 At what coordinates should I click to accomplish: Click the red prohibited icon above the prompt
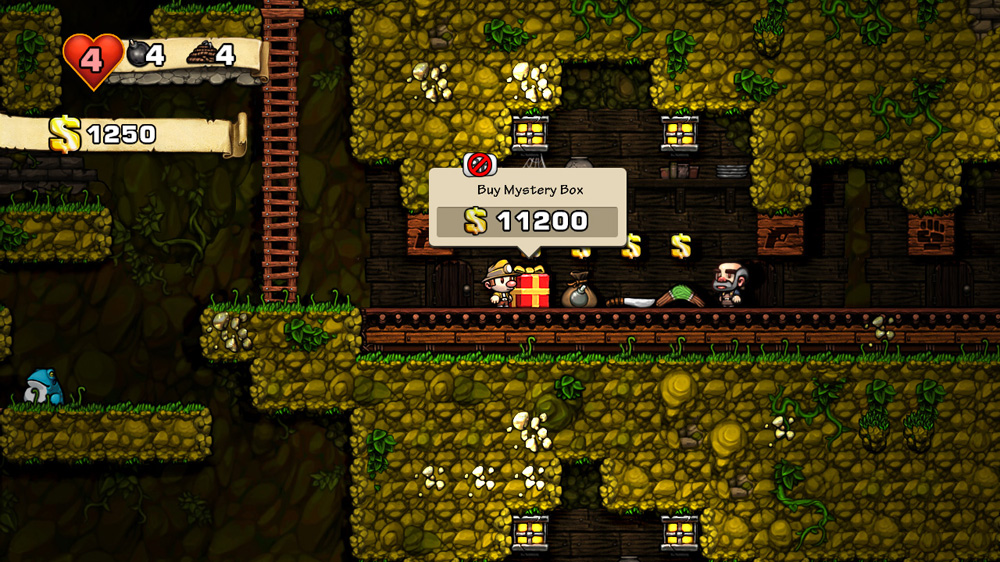tap(480, 164)
